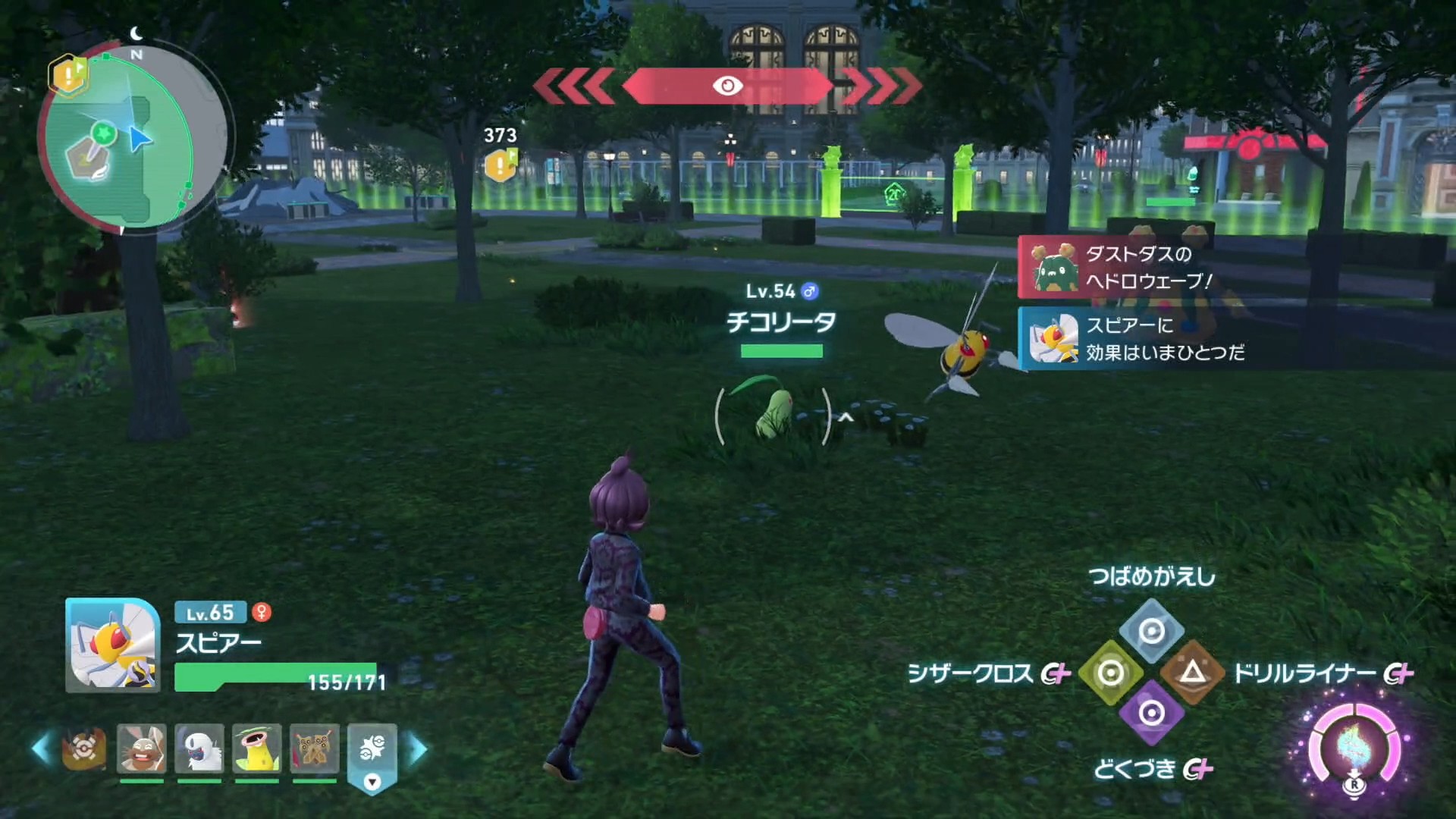Click the eye icon in the red alert bar
1456x819 pixels.
(730, 86)
